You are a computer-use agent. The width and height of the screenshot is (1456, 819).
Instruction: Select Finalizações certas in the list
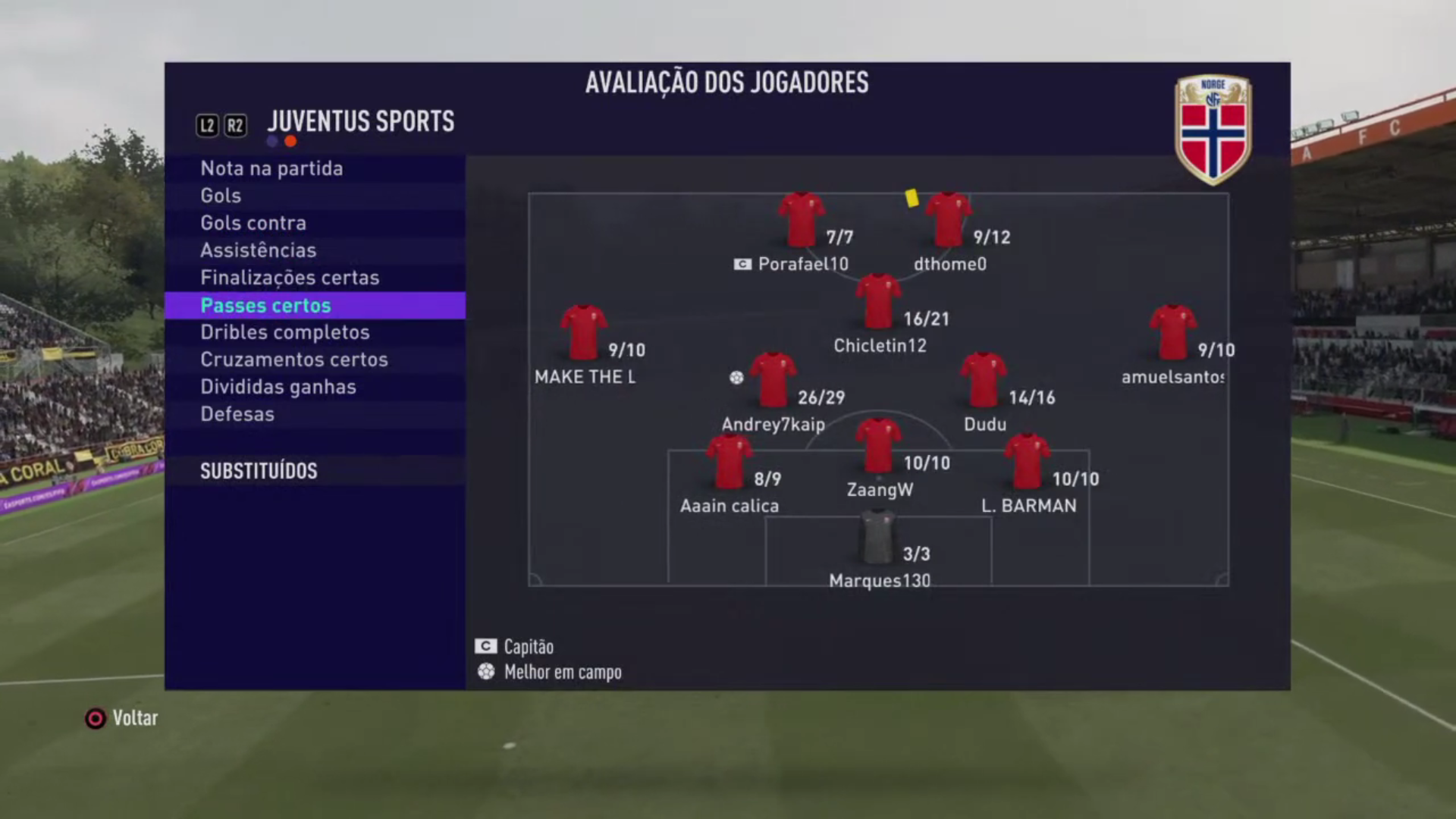click(290, 278)
